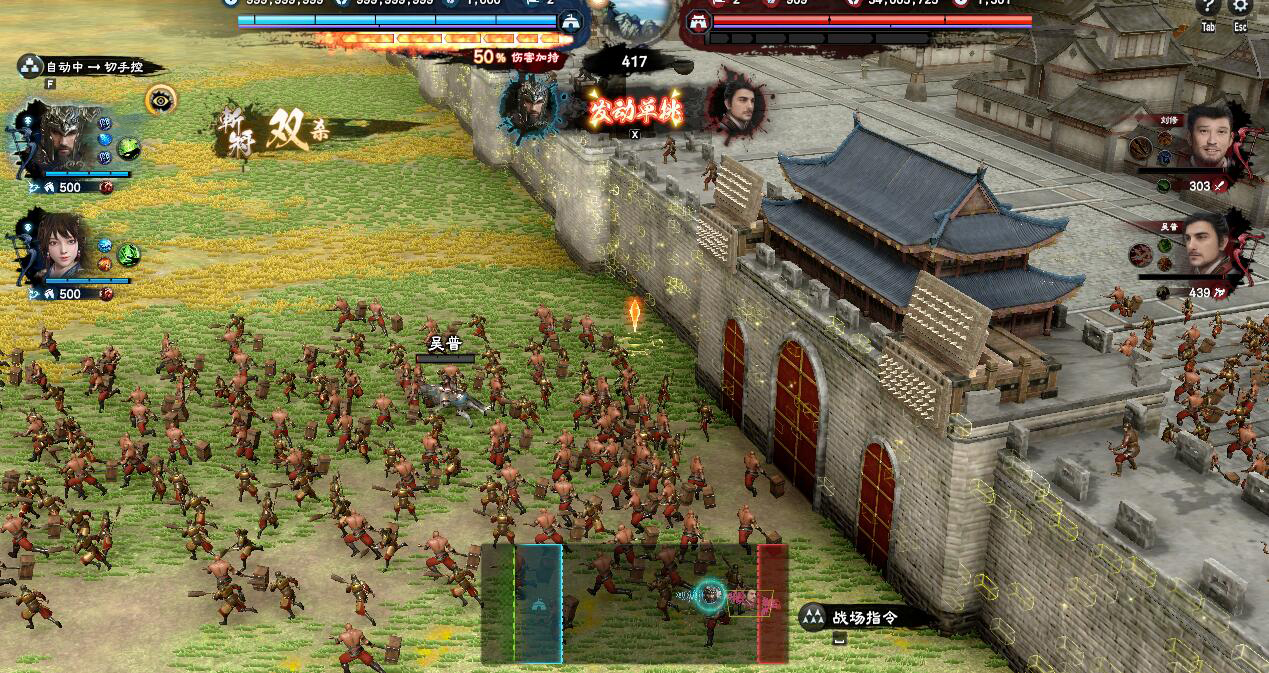Start the duel with 发动单挑
This screenshot has width=1269, height=673.
point(634,110)
